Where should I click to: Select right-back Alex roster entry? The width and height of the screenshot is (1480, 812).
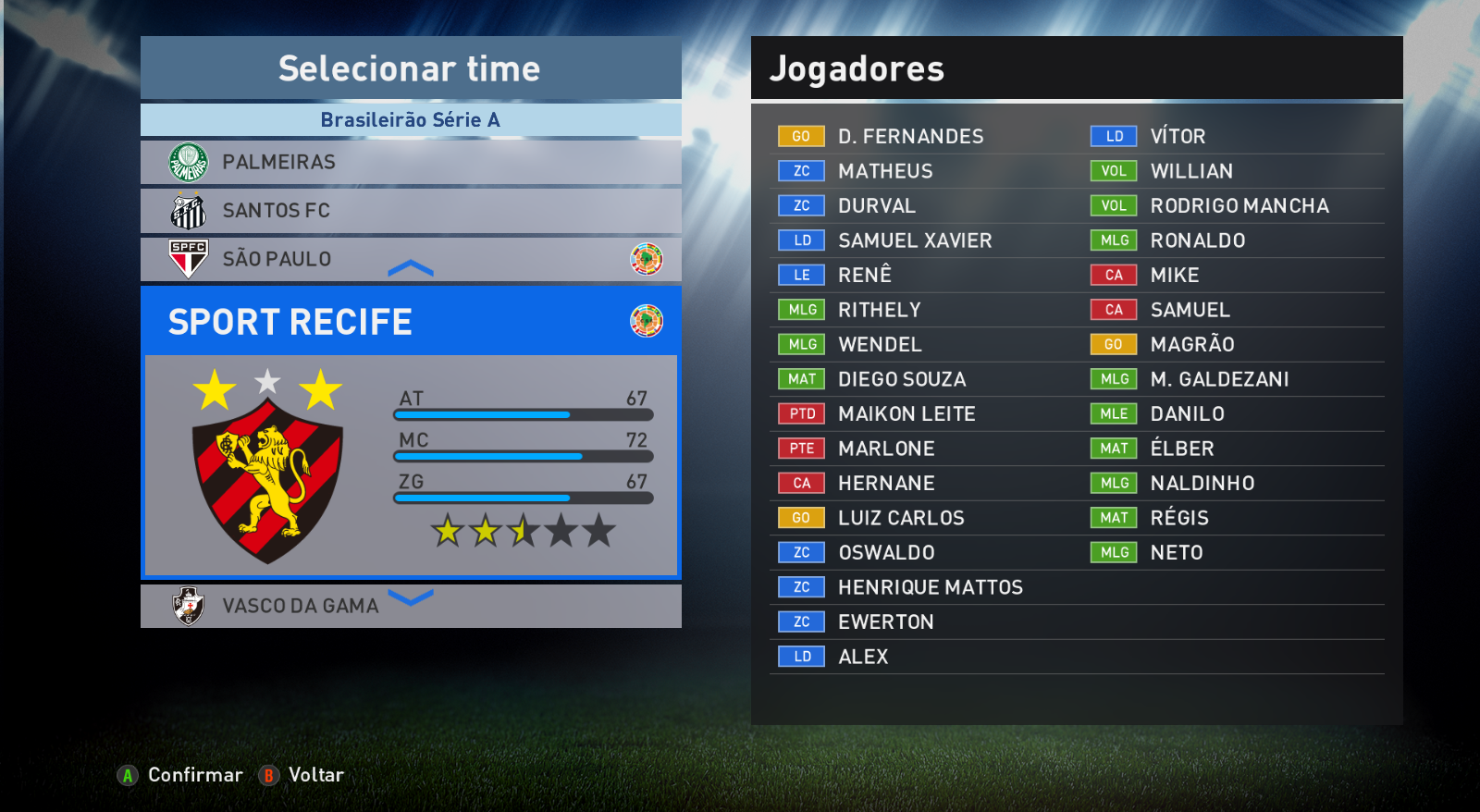tap(862, 657)
